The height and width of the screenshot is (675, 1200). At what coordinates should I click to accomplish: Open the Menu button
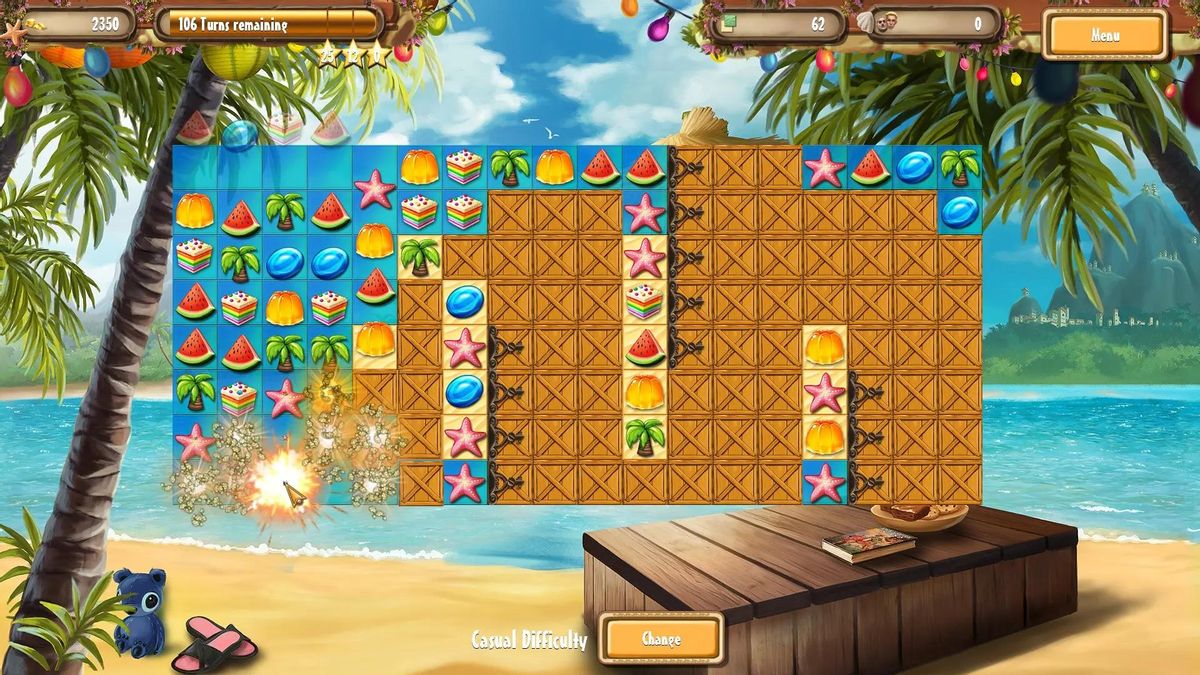click(1105, 36)
